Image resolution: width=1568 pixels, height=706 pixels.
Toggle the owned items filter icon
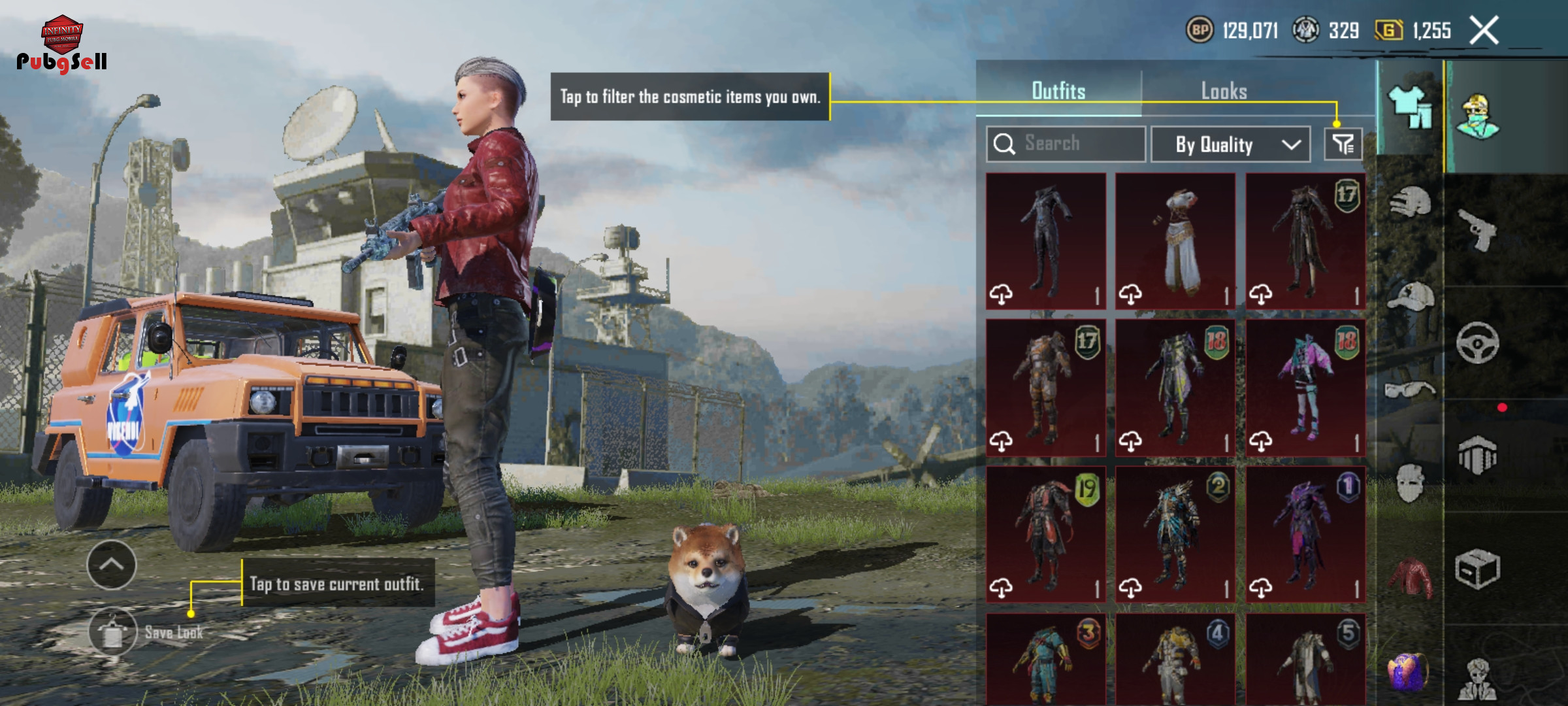pyautogui.click(x=1343, y=144)
